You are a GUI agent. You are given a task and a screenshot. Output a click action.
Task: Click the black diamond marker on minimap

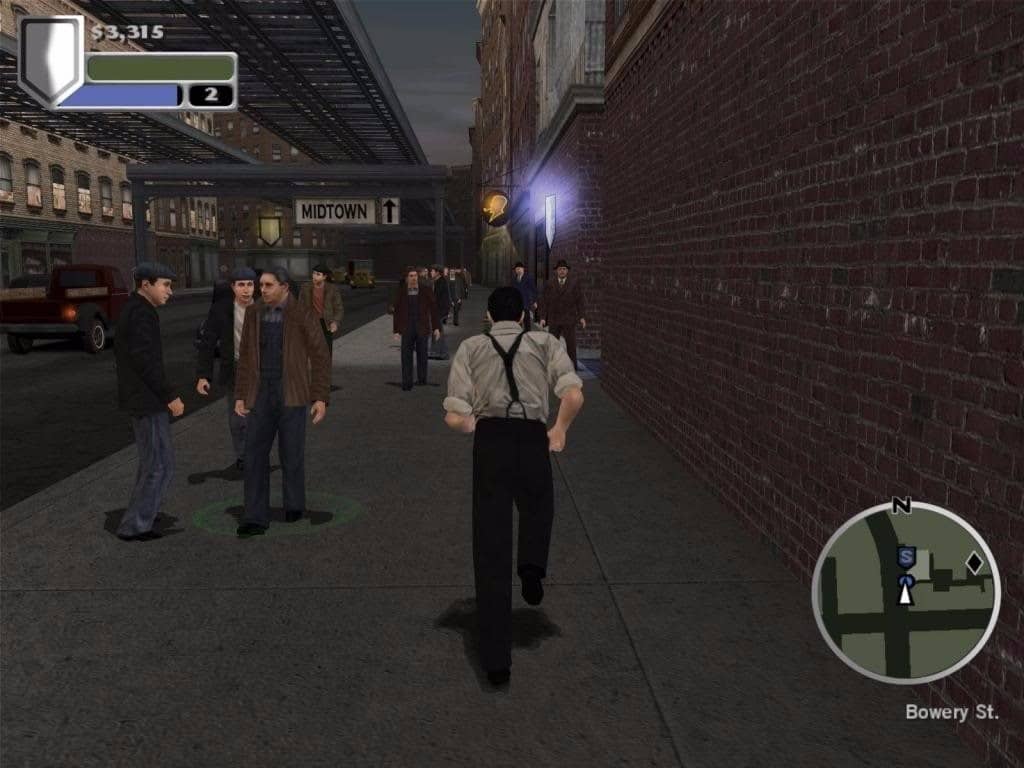[x=974, y=563]
